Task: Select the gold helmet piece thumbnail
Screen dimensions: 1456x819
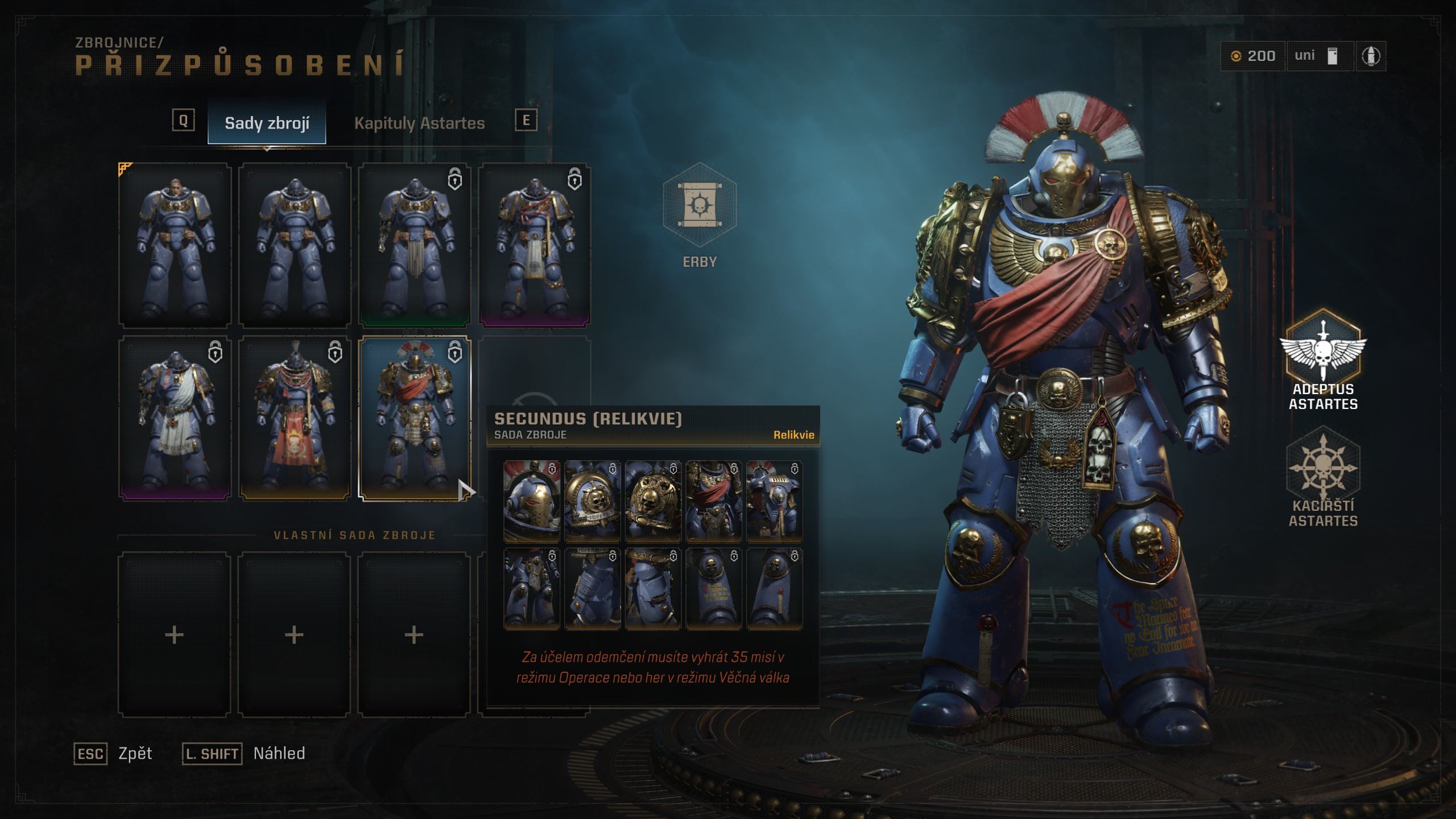Action: click(x=532, y=501)
